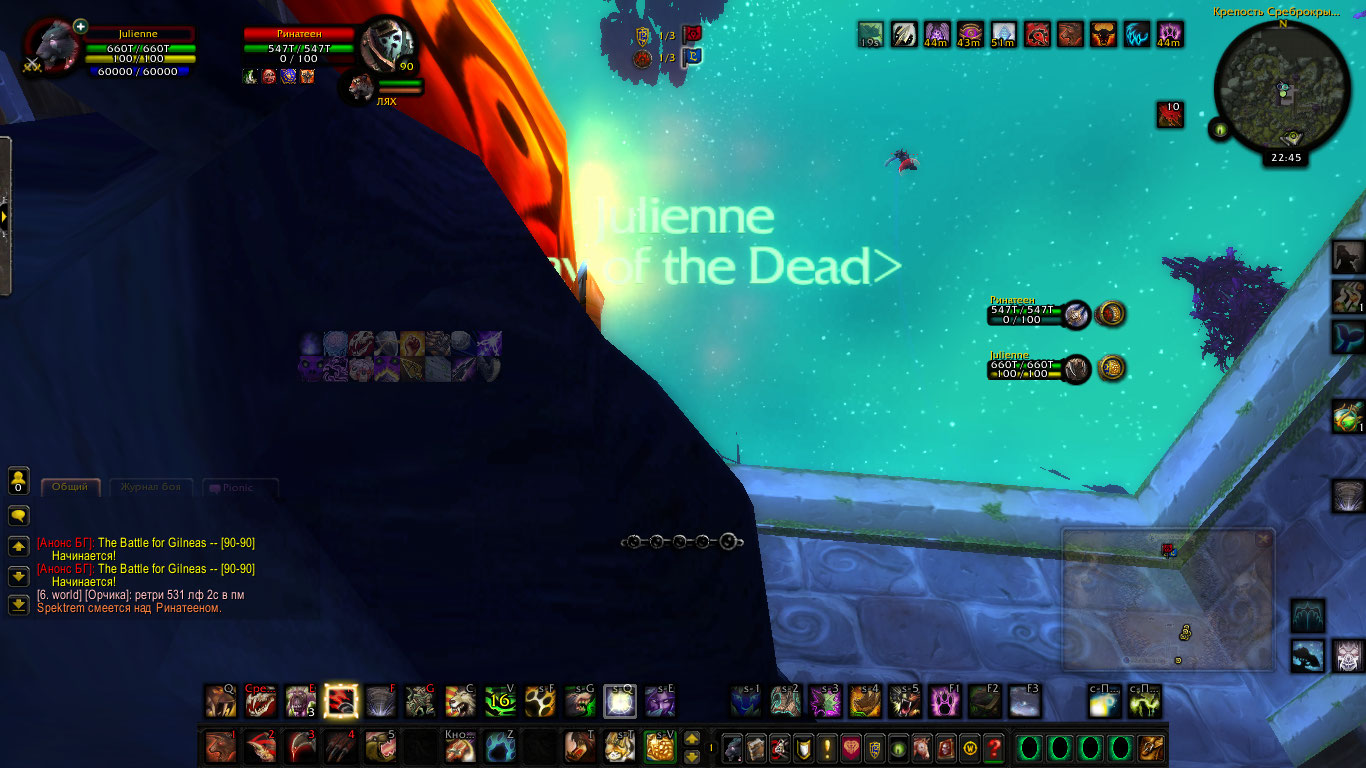Screen dimensions: 1366x768
Task: Open the yellow exclamation quest log button
Action: click(827, 748)
